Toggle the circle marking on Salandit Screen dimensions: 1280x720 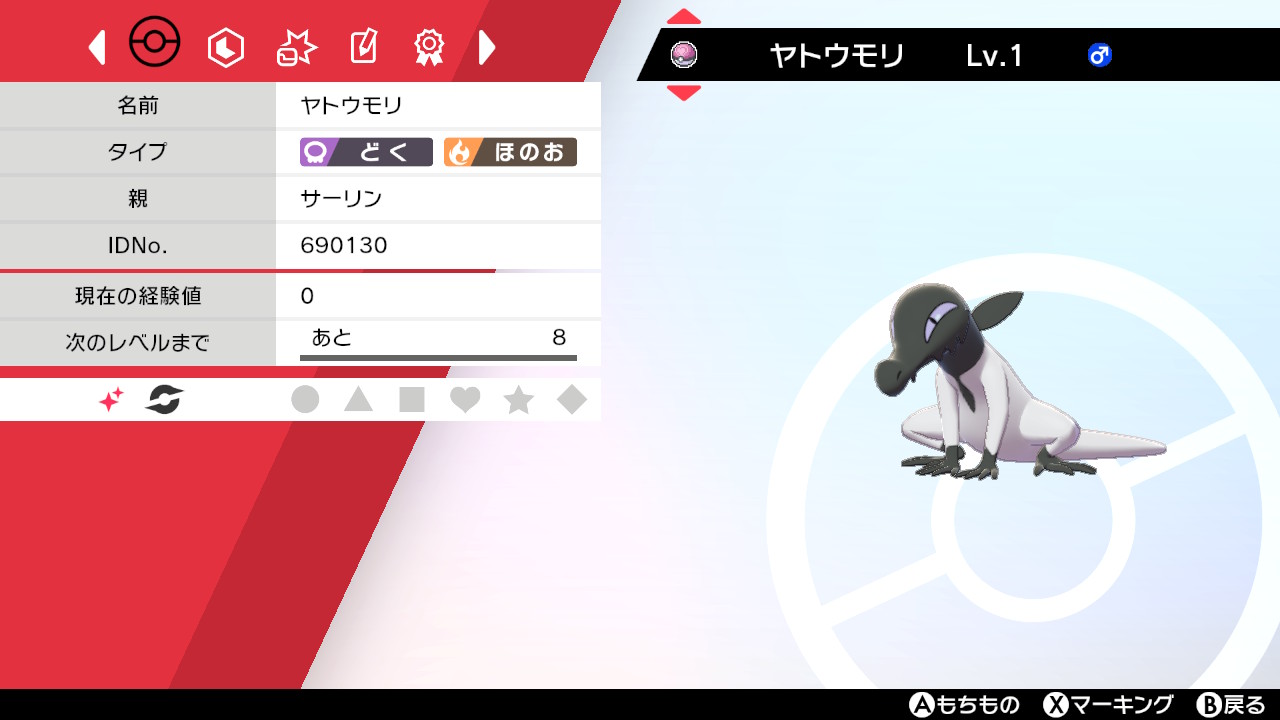(x=306, y=399)
